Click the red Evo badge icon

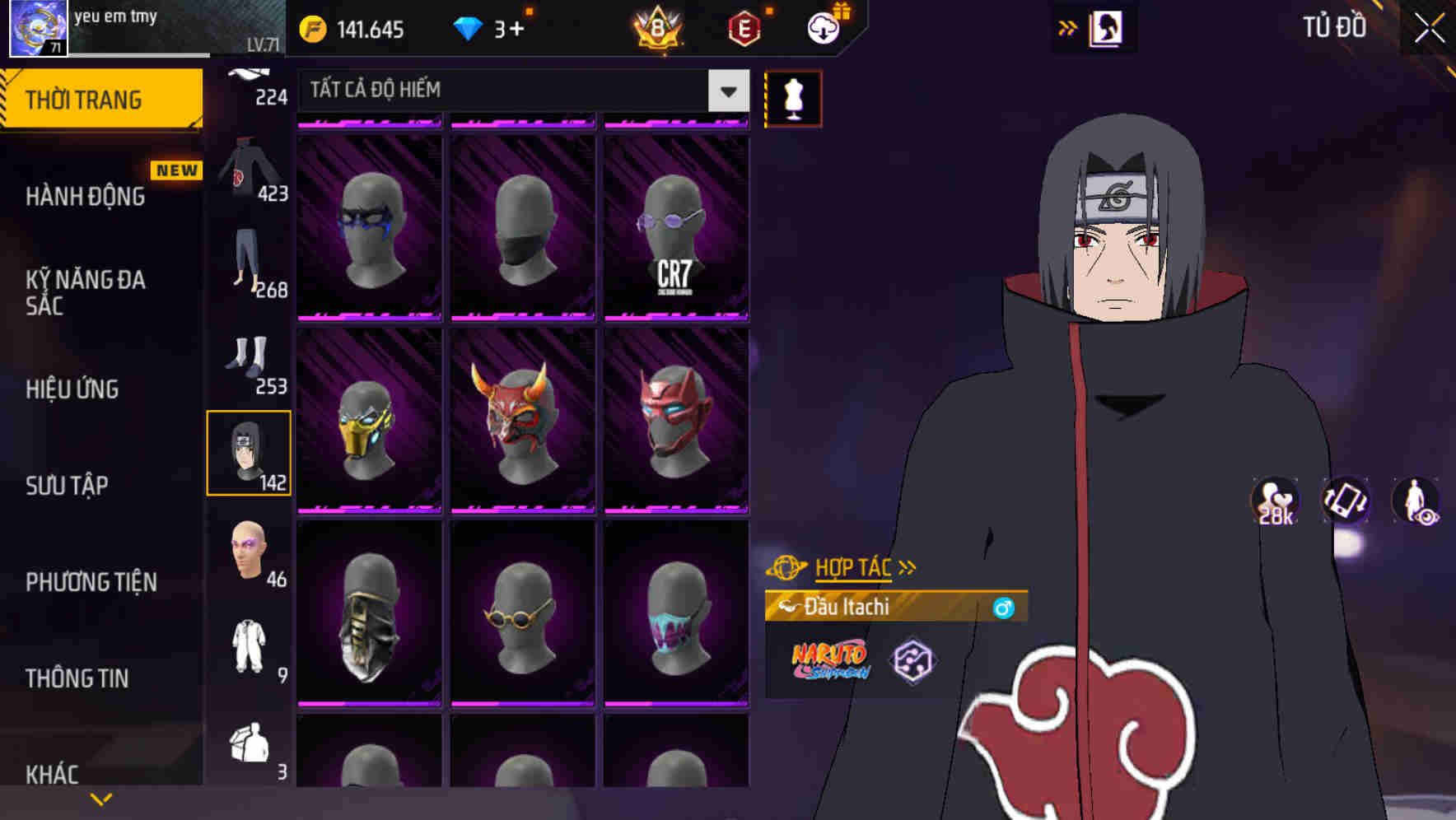(745, 26)
